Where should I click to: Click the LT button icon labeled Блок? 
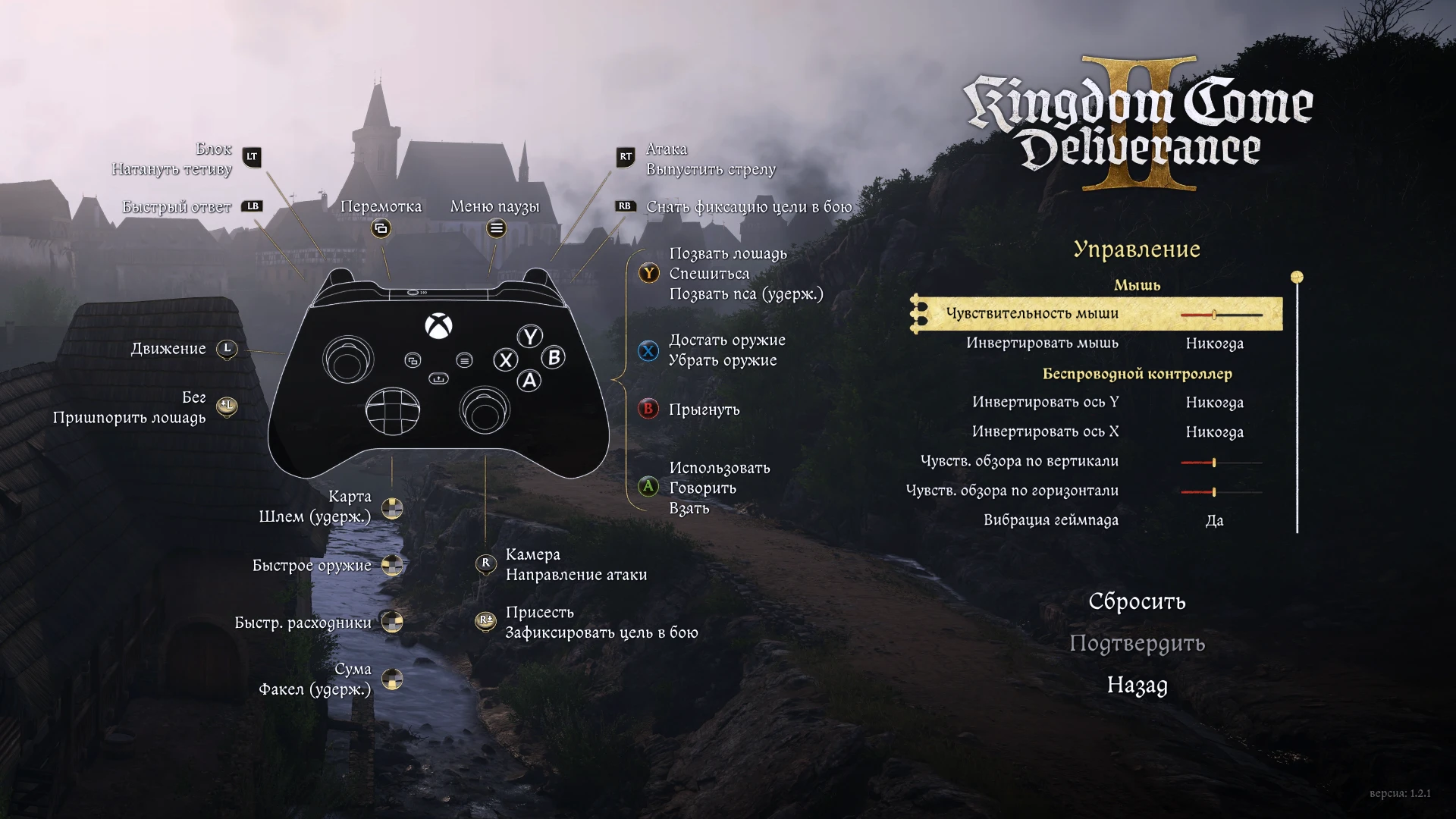click(251, 158)
